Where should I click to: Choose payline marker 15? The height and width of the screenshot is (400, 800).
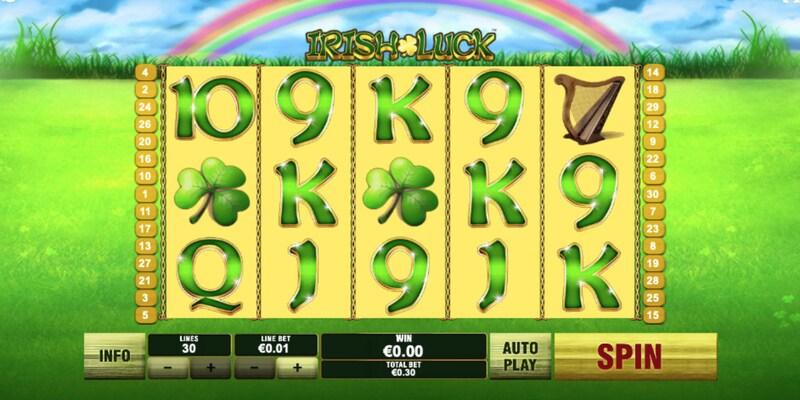point(656,315)
